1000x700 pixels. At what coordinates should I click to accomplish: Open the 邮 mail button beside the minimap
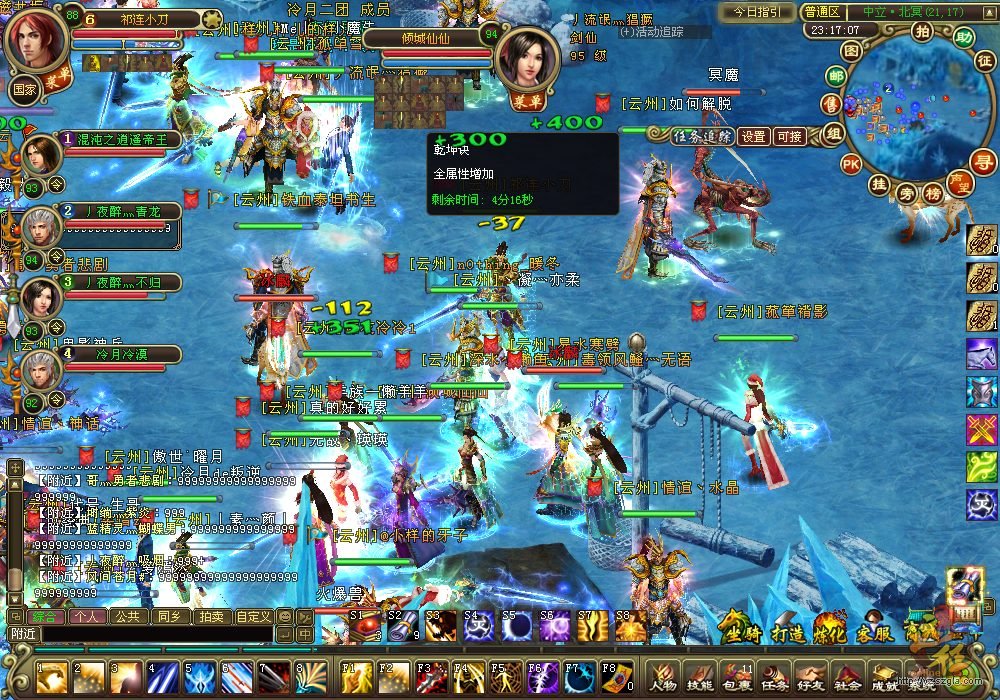tap(837, 76)
